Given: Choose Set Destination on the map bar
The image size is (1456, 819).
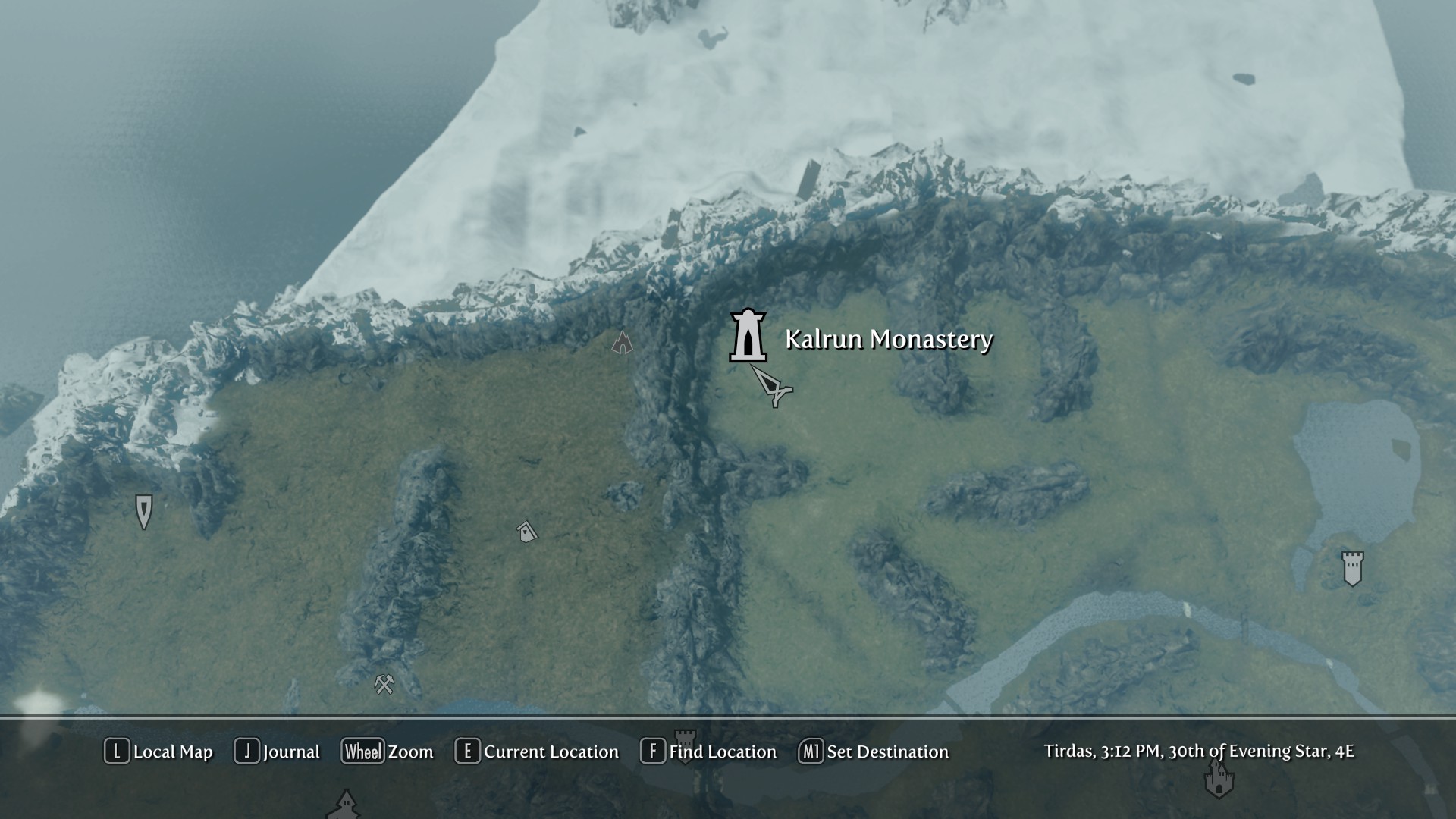Looking at the screenshot, I should tap(874, 752).
